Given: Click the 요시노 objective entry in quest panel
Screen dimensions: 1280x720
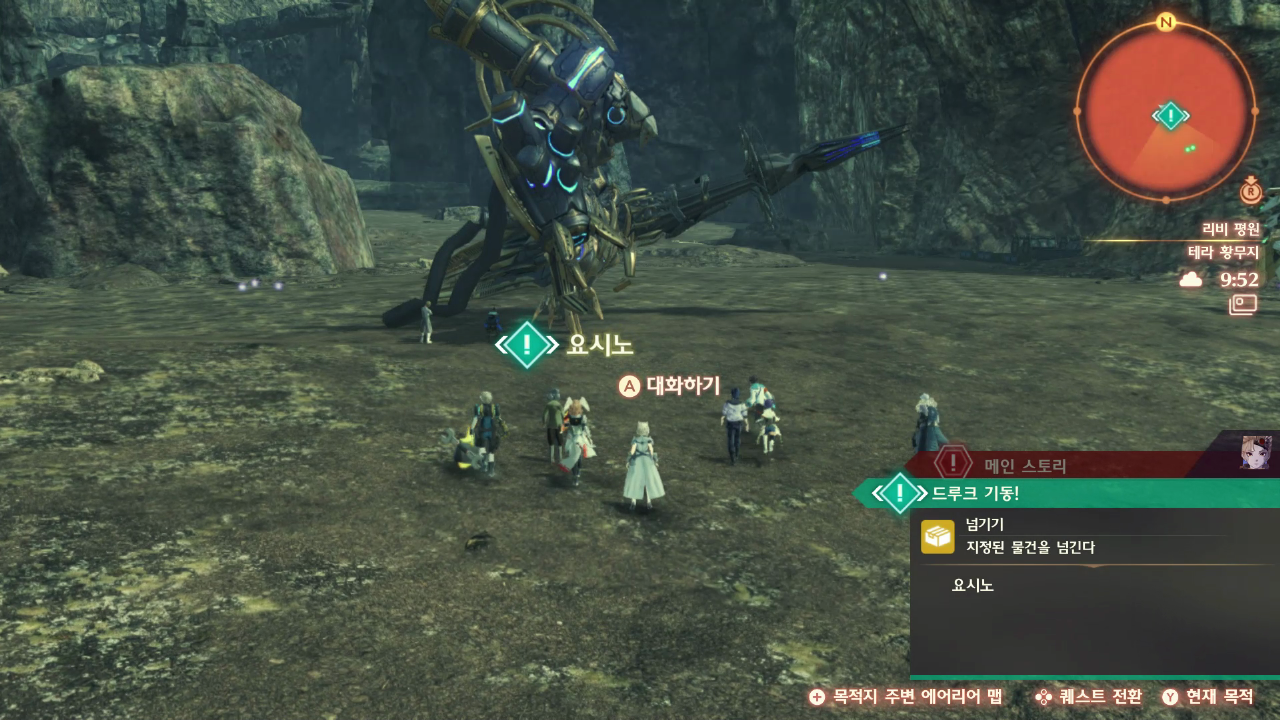Looking at the screenshot, I should tap(973, 585).
